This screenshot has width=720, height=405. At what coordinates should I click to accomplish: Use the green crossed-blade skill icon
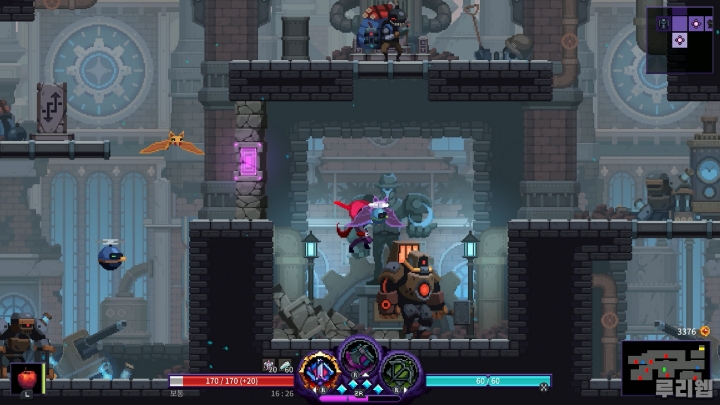click(400, 371)
